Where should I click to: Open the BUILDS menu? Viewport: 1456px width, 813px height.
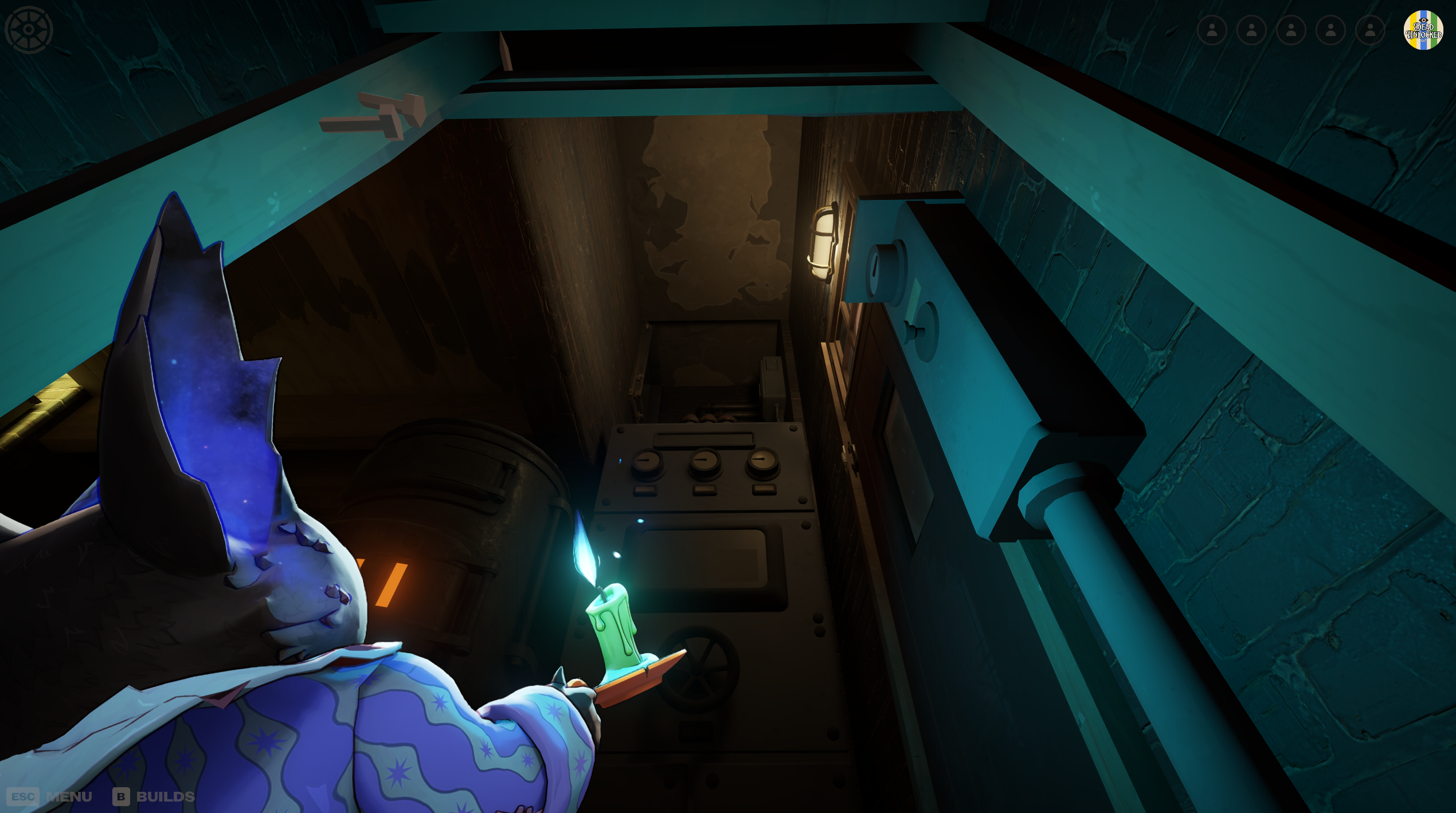coord(161,796)
